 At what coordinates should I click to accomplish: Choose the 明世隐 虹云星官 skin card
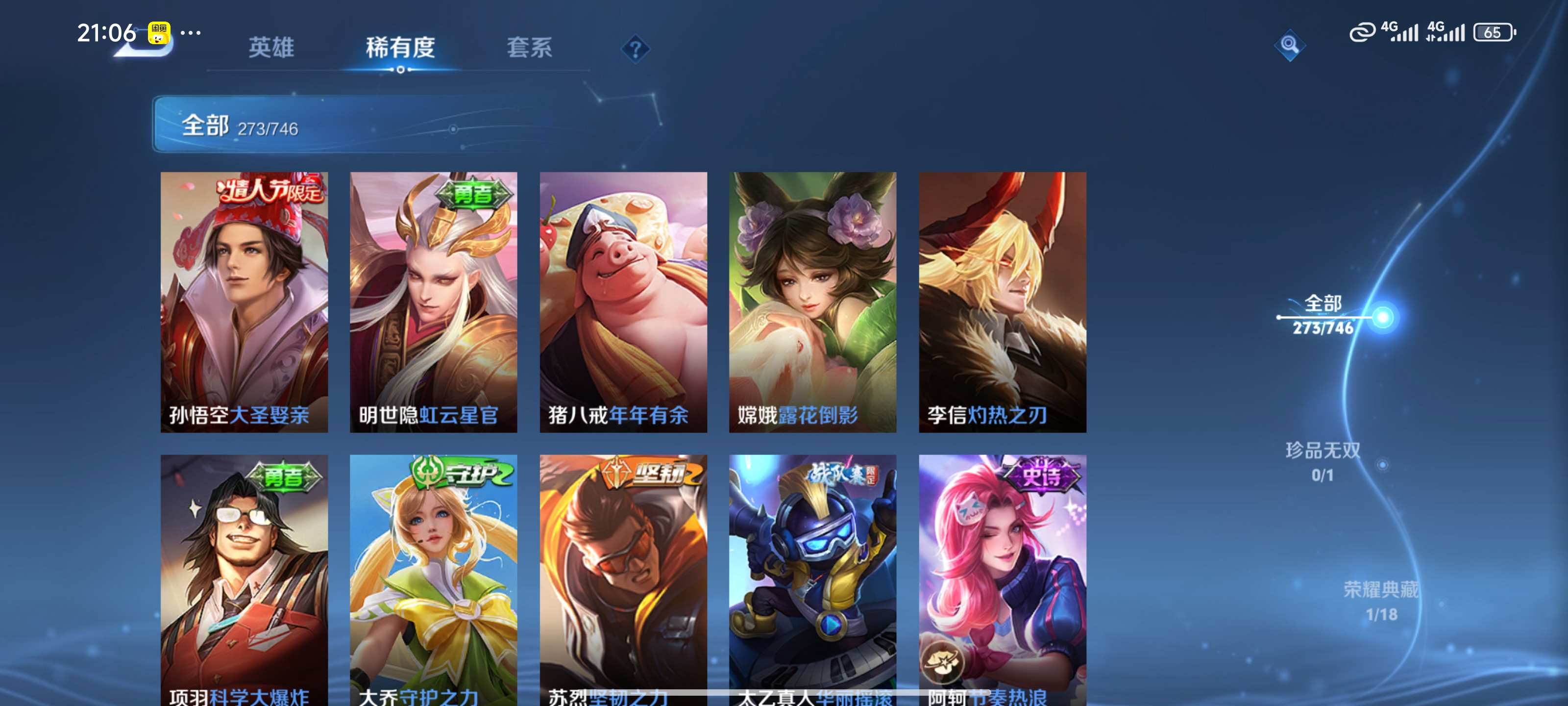[x=433, y=302]
